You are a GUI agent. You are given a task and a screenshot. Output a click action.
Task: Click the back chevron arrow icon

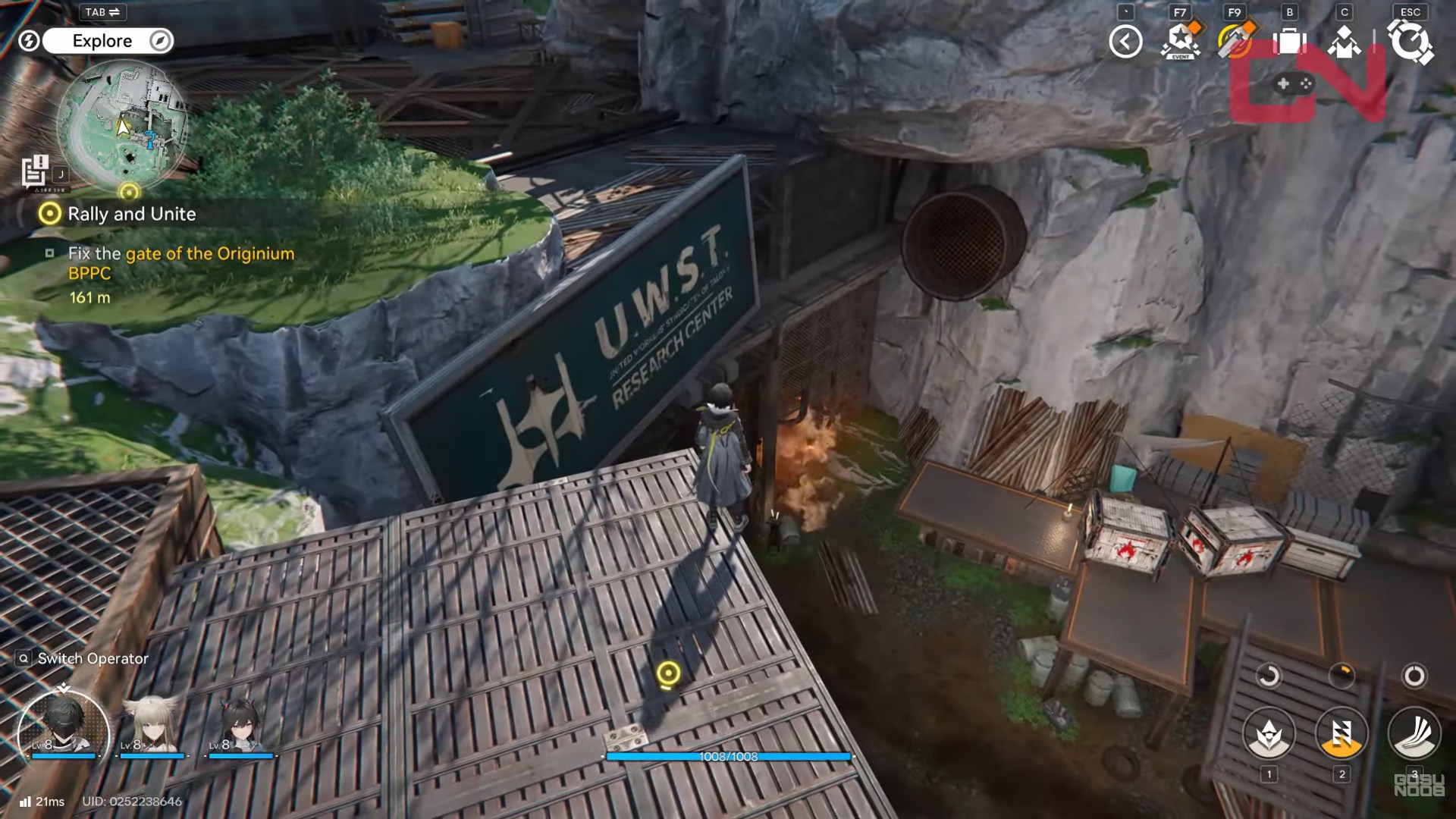[1124, 42]
